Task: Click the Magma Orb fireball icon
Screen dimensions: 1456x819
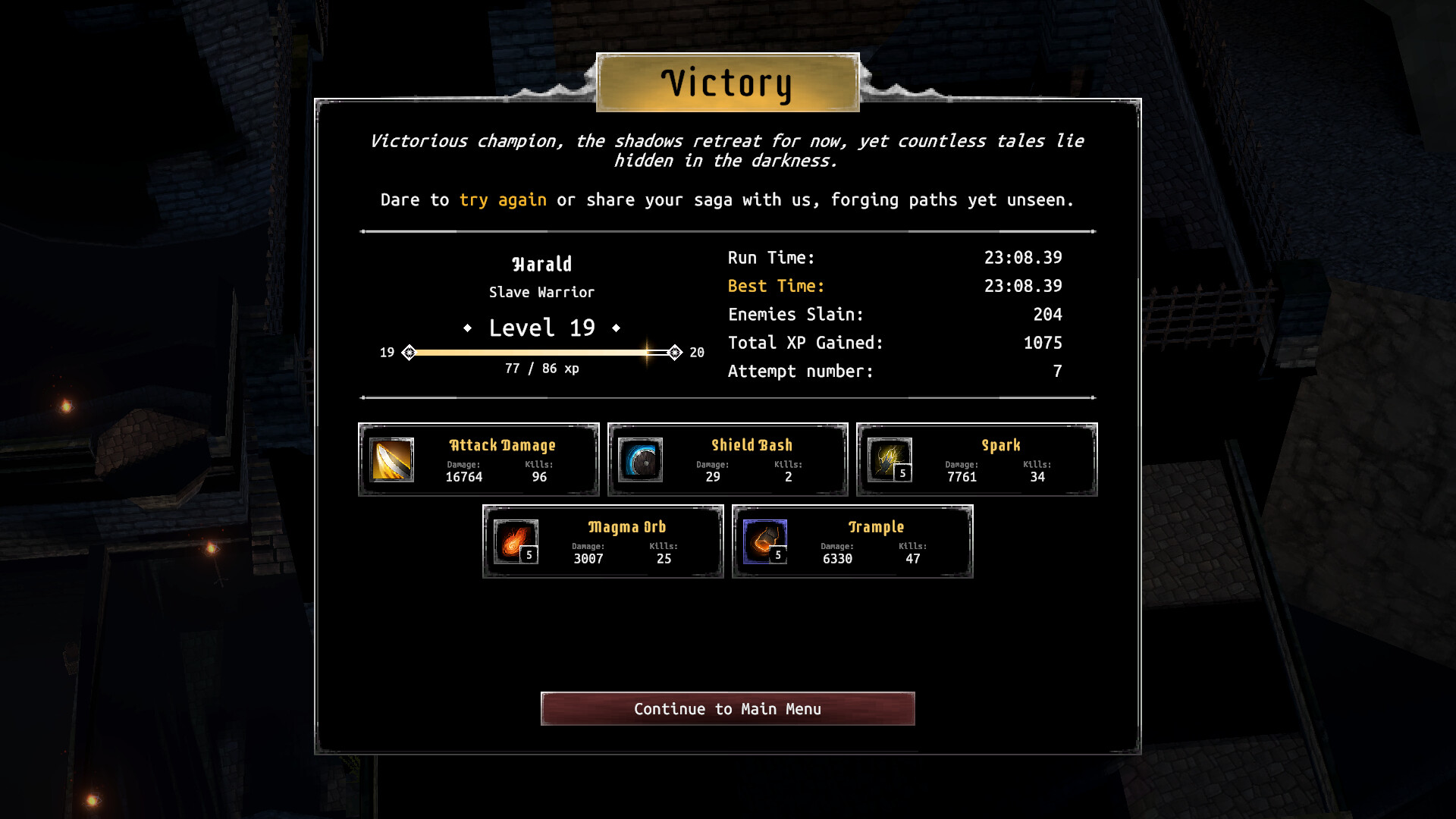Action: [514, 541]
